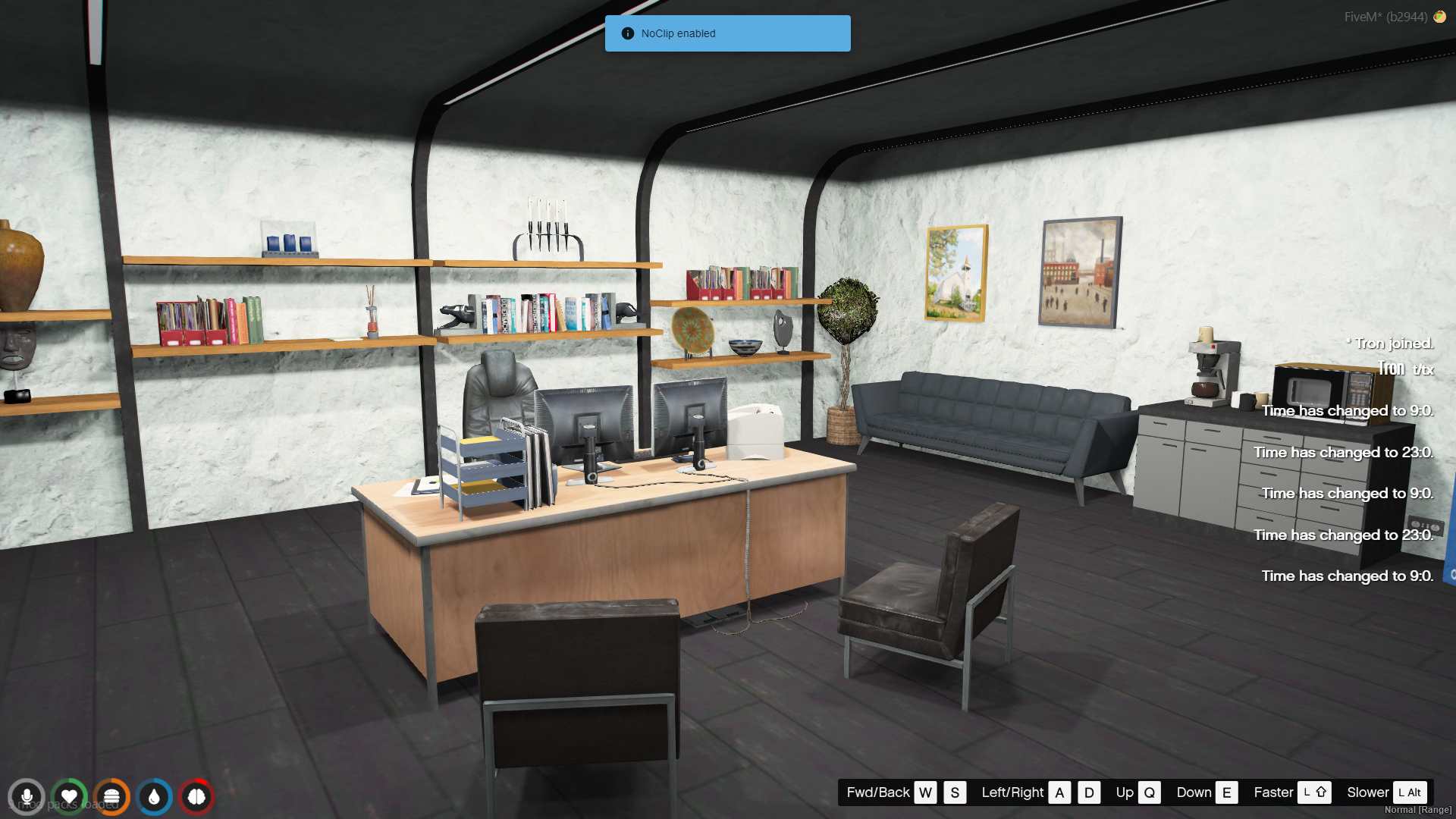Click the burger hunger status icon
Image resolution: width=1456 pixels, height=819 pixels.
tap(111, 797)
